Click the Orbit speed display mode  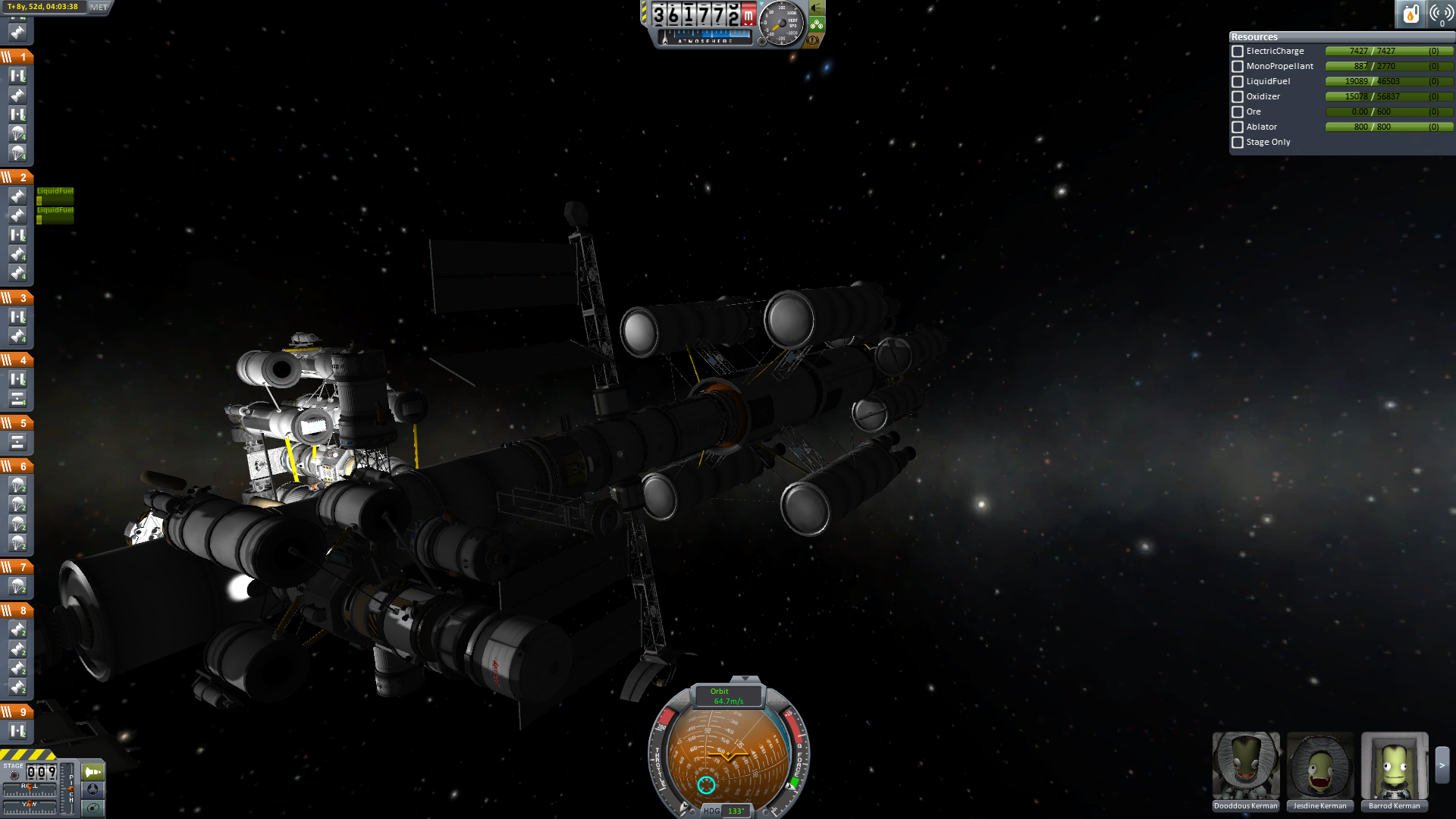[x=728, y=696]
